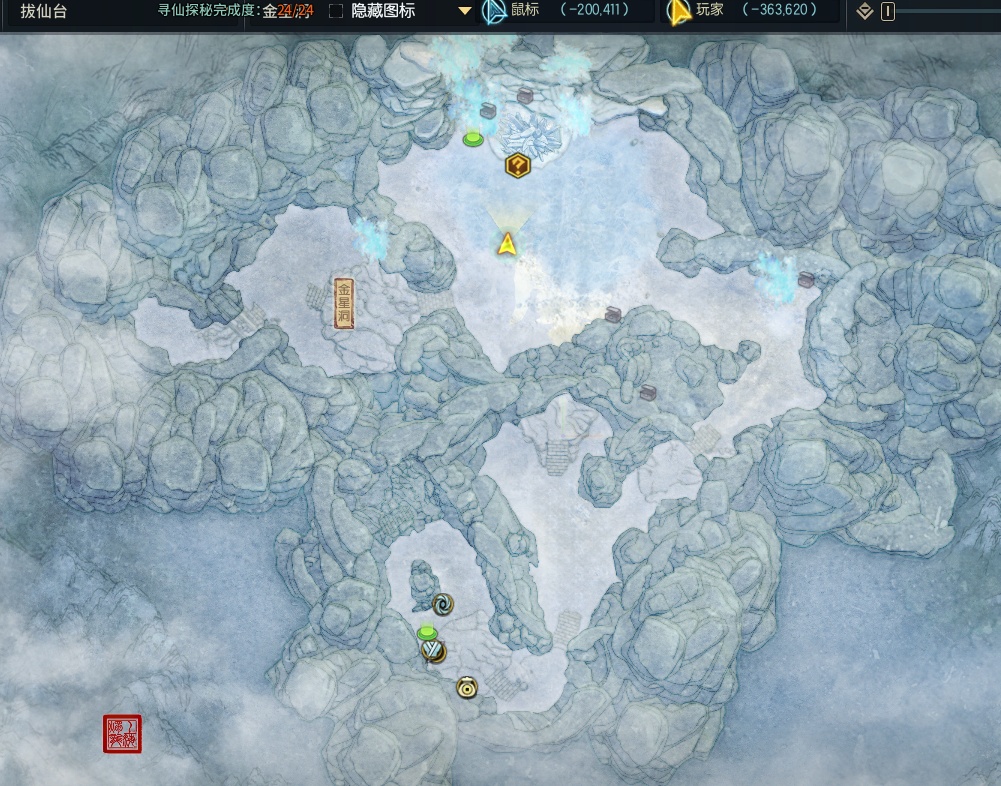Click the blue mouse-coordinate arrow icon

click(x=493, y=12)
